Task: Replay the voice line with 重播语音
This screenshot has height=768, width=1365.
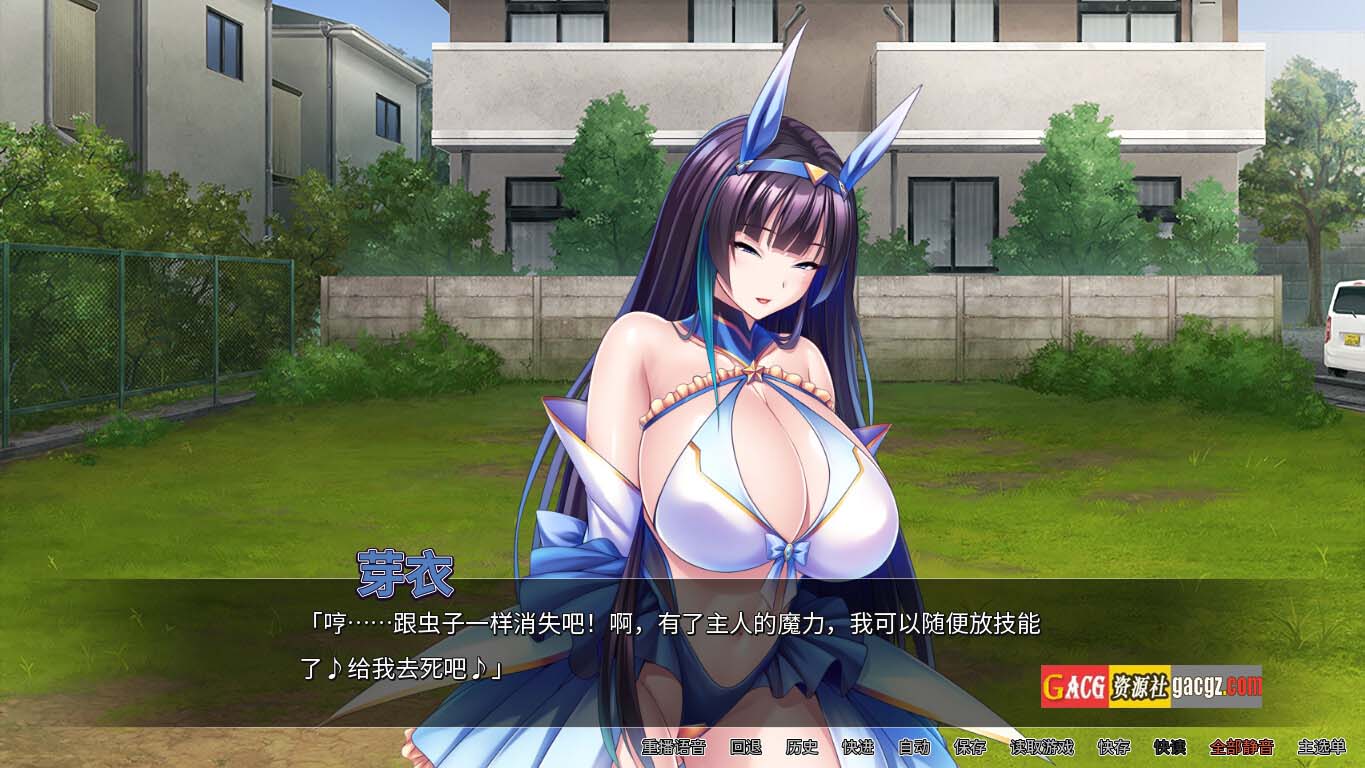Action: coord(673,747)
